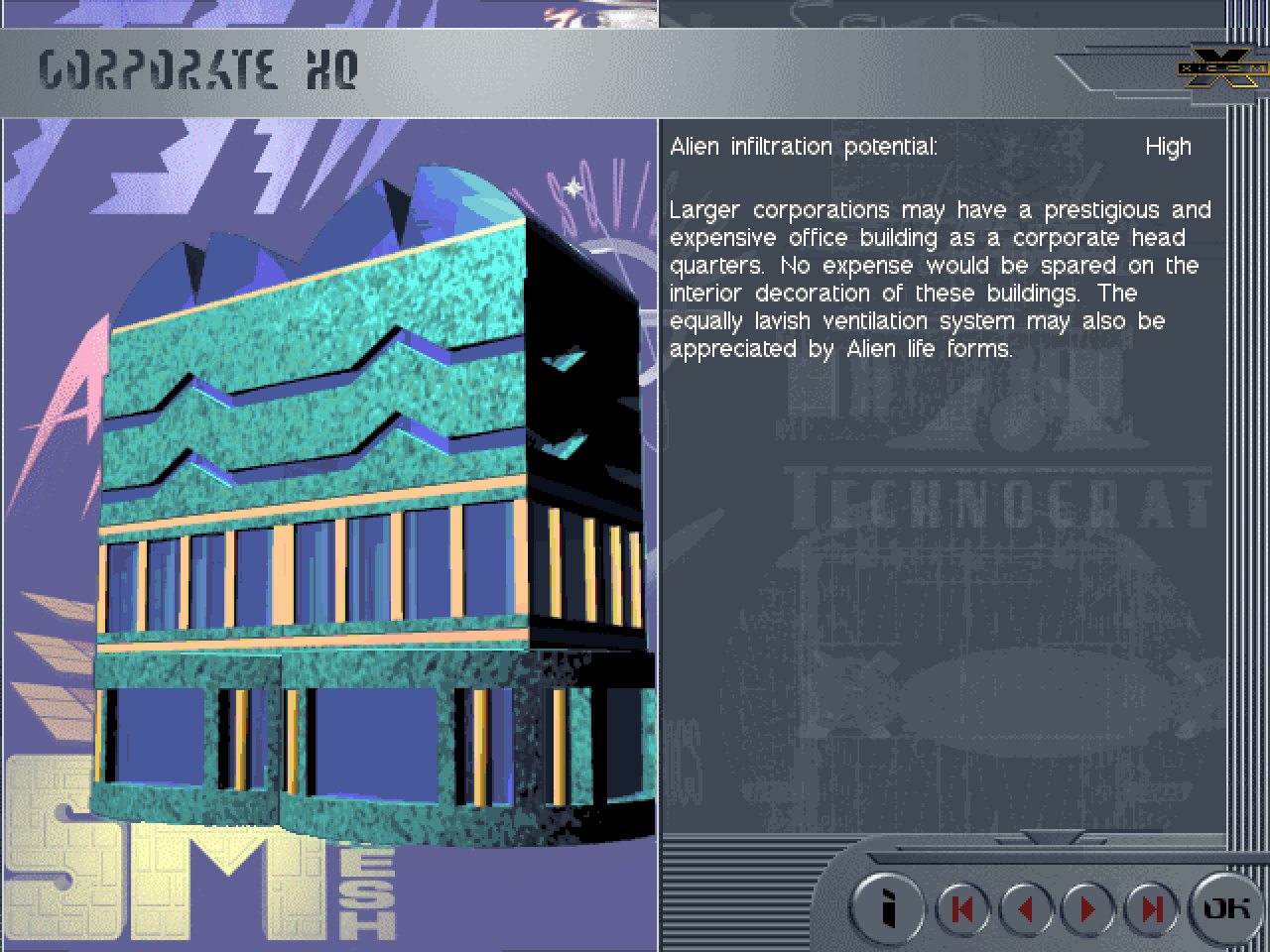
Task: Go to the previous entry with the left arrow
Action: (x=1026, y=908)
